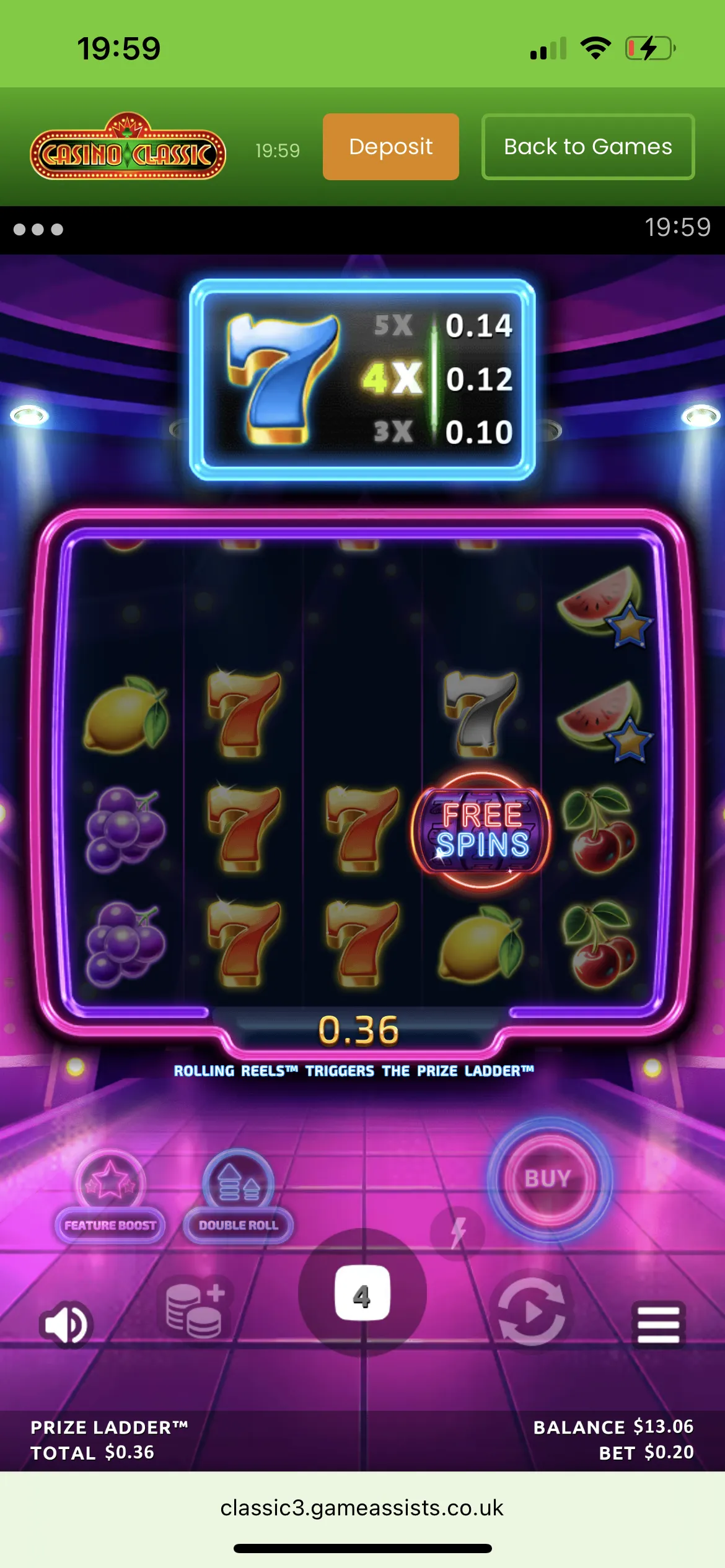Mute the game sound speaker icon
Screen dimensions: 725x1568
(66, 1325)
